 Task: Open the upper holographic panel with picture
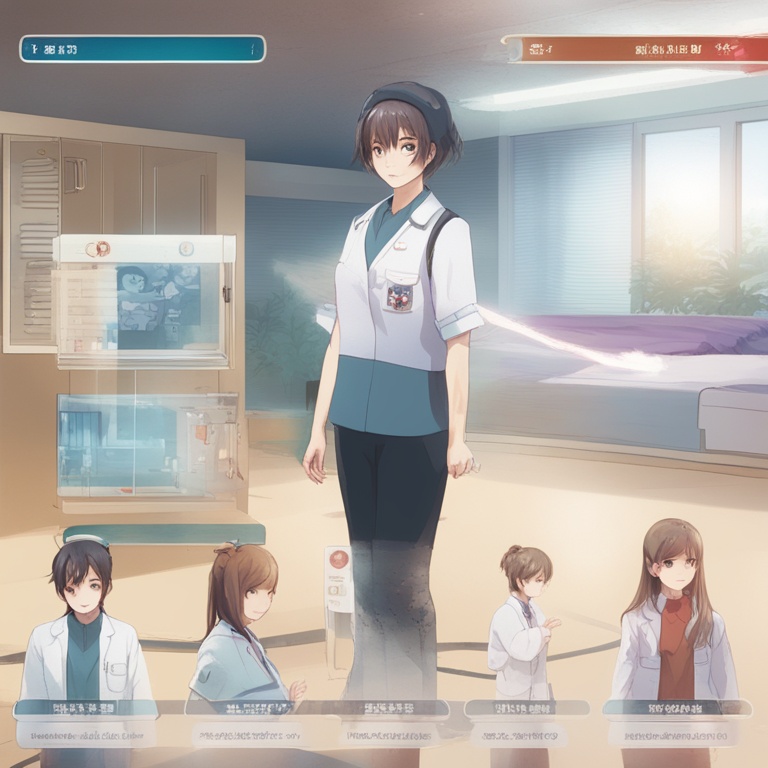(145, 300)
